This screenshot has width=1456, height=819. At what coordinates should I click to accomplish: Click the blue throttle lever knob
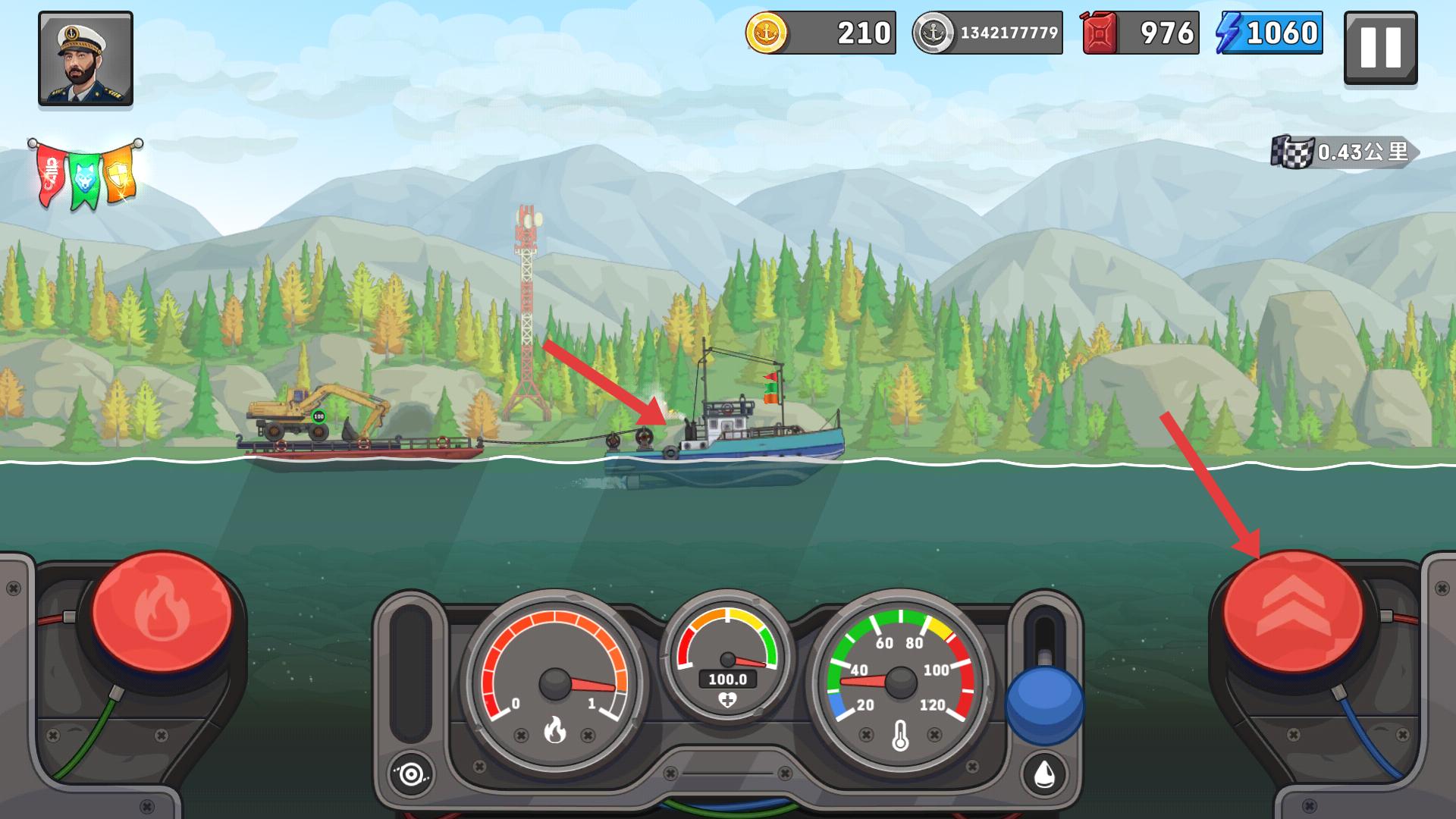pos(1044,703)
